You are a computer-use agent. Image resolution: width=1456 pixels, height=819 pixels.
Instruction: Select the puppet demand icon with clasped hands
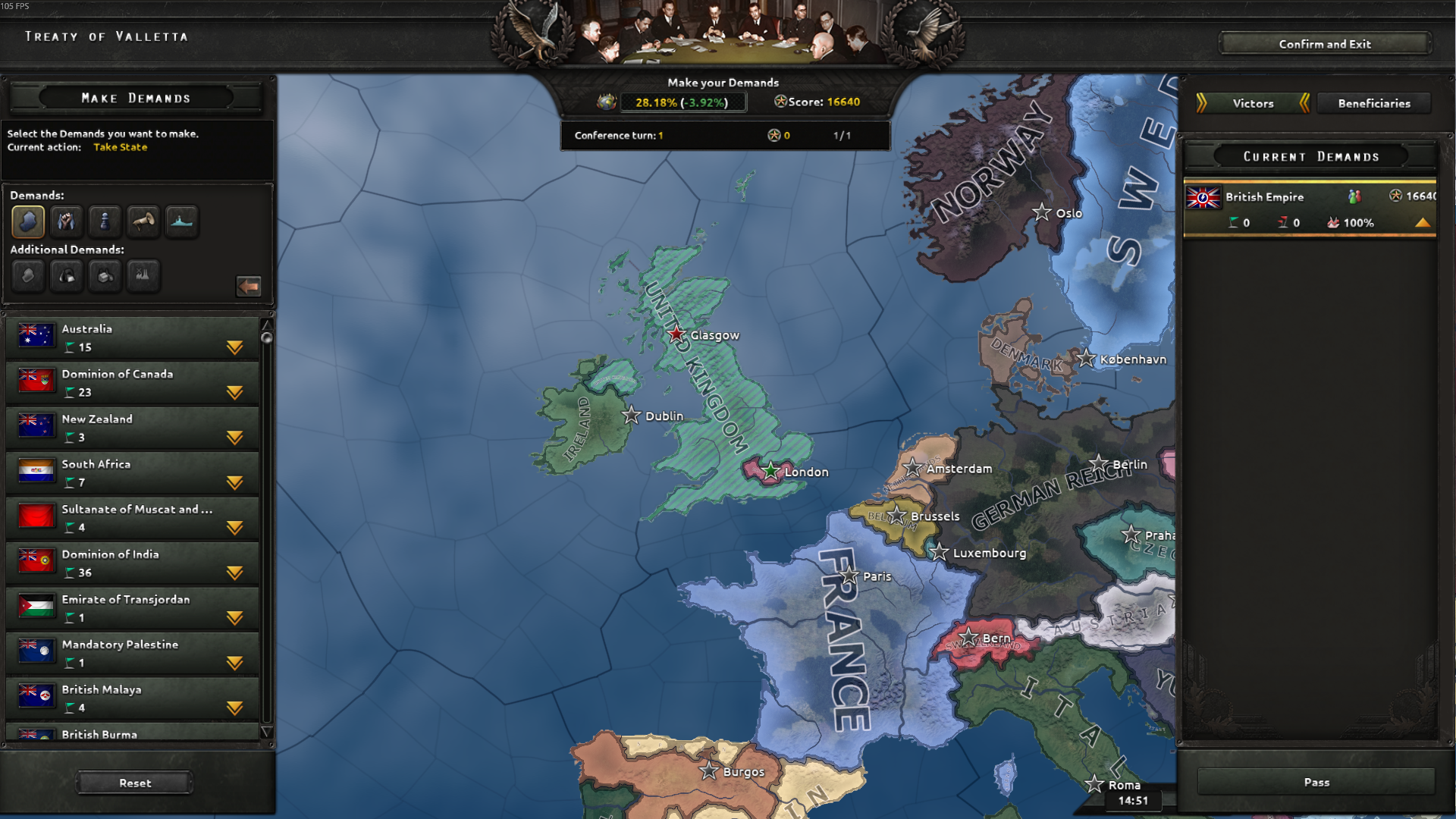[67, 221]
